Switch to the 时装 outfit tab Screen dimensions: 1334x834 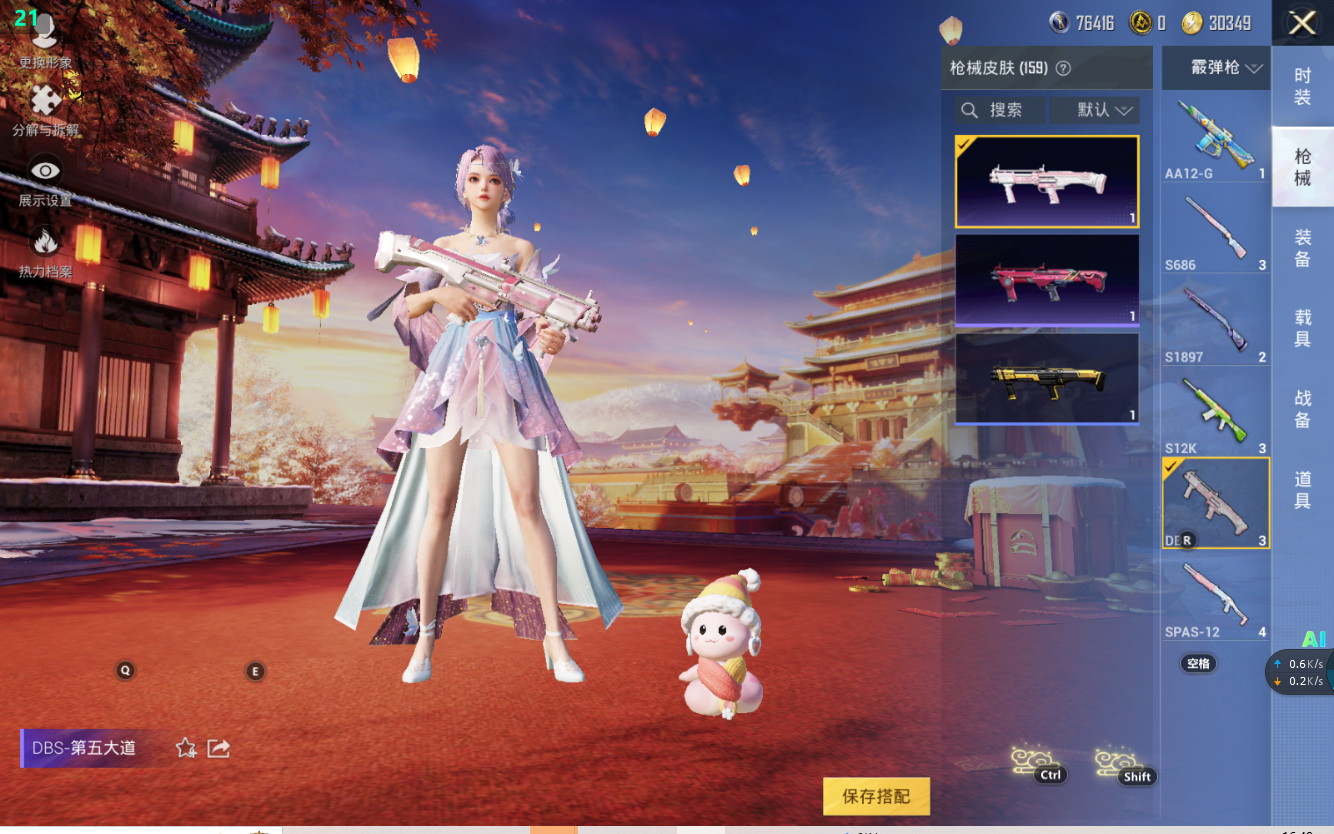(1302, 86)
